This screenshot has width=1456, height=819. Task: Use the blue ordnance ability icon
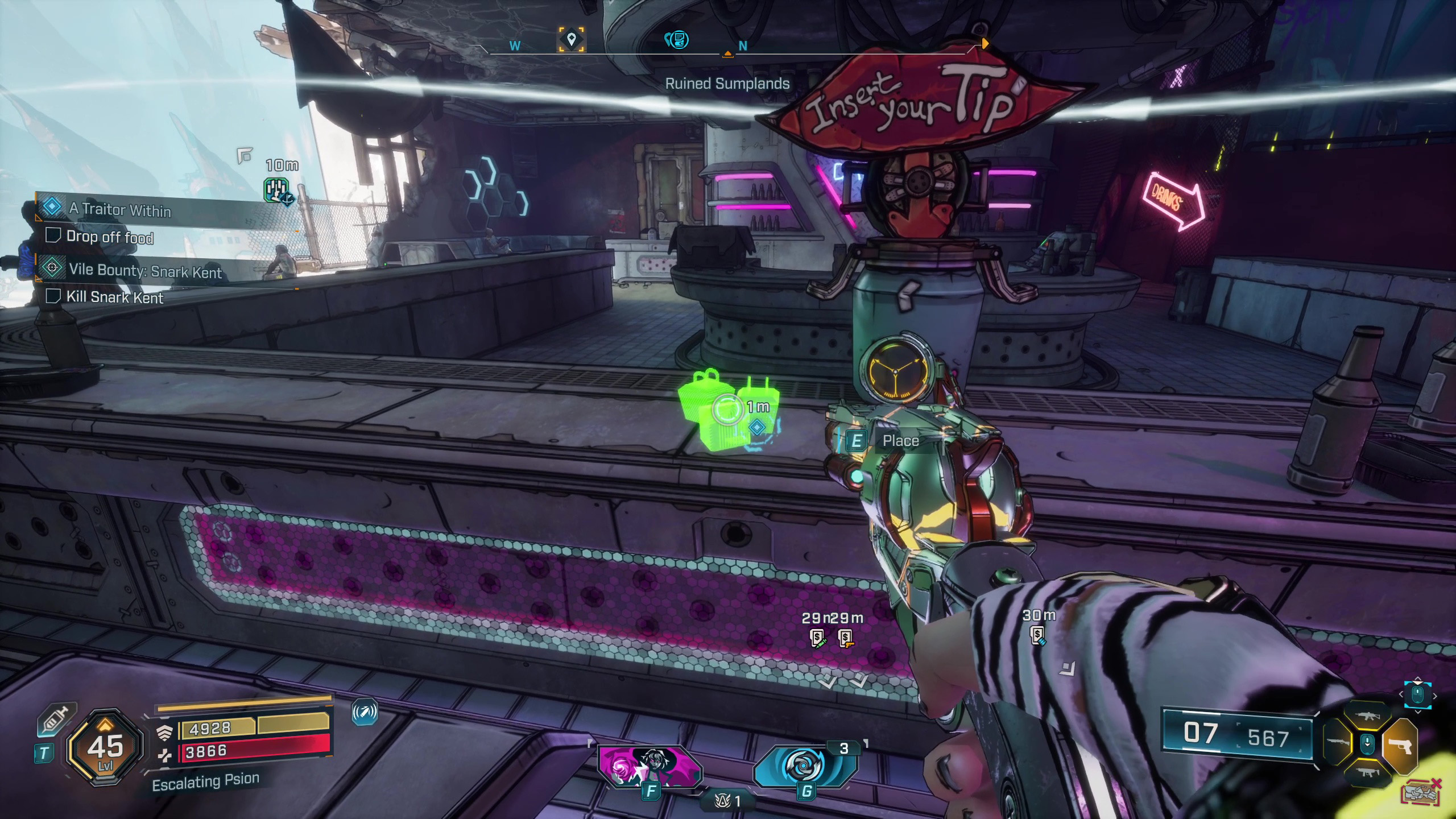click(x=805, y=766)
